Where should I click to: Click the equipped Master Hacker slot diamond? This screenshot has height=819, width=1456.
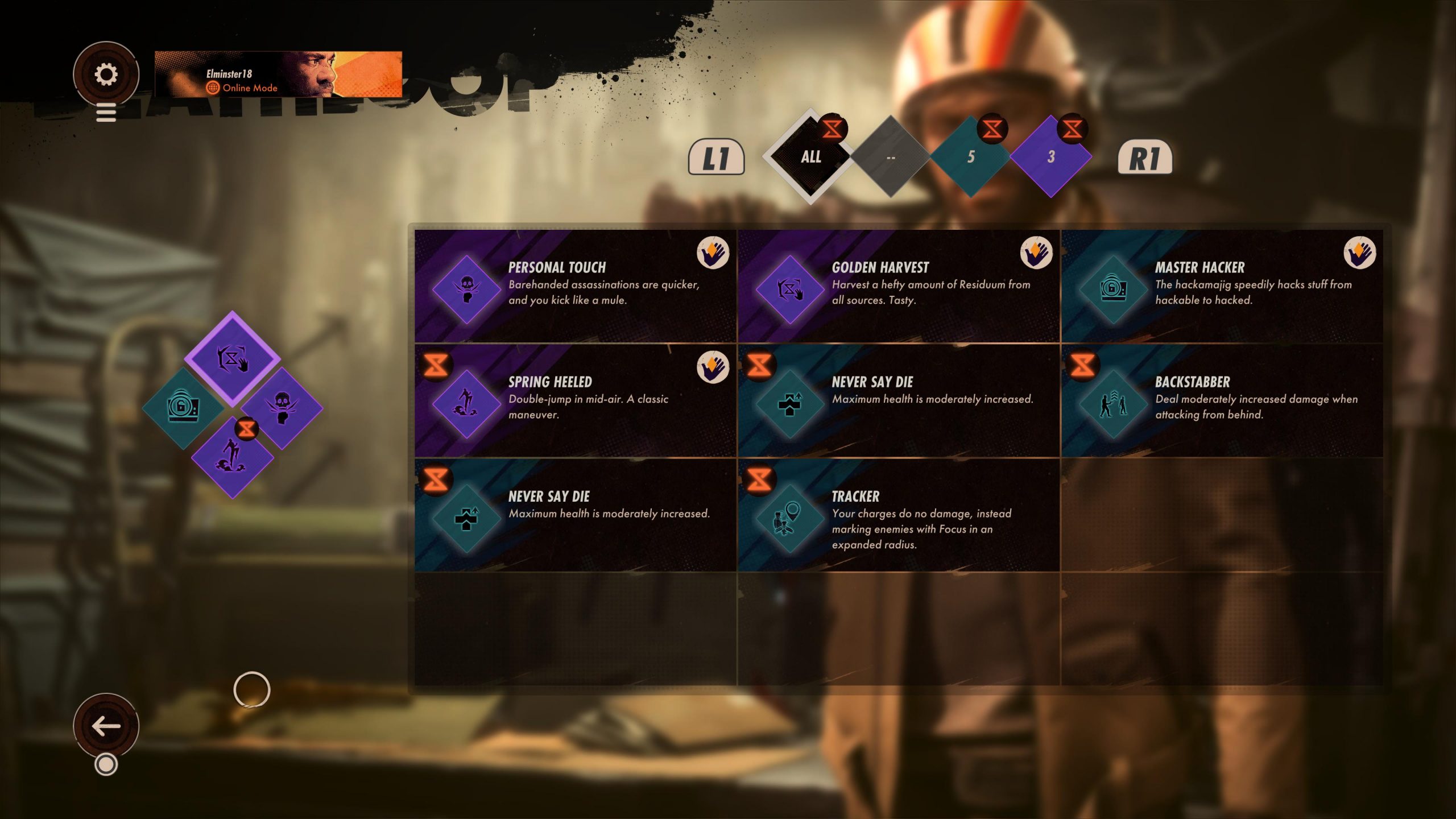183,407
